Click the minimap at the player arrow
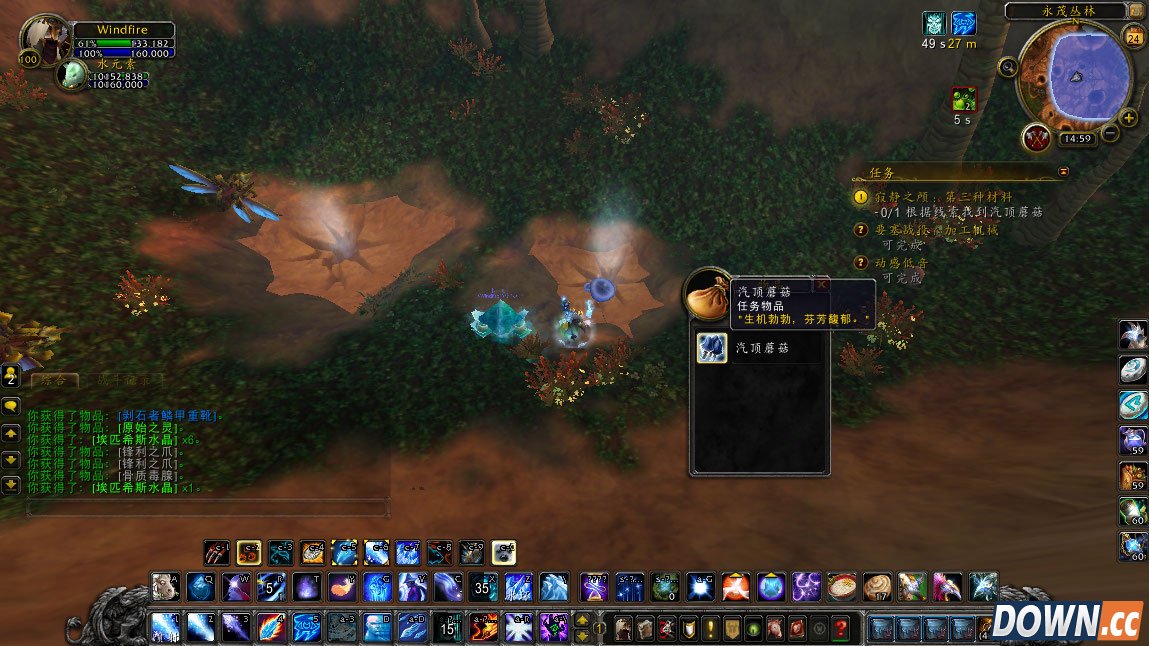The image size is (1149, 646). [x=1077, y=77]
